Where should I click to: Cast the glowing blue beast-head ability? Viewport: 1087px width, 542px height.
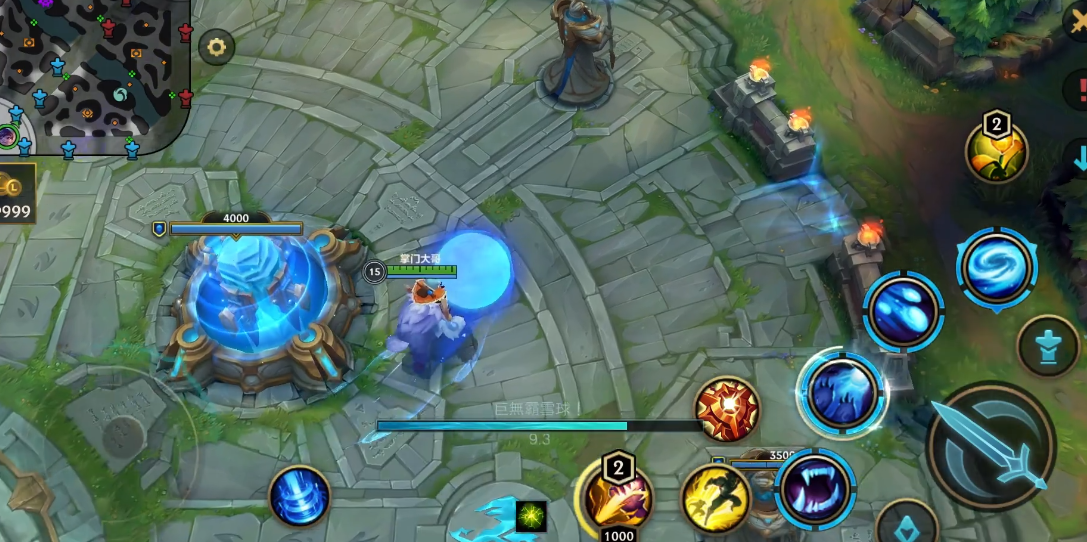click(x=842, y=394)
